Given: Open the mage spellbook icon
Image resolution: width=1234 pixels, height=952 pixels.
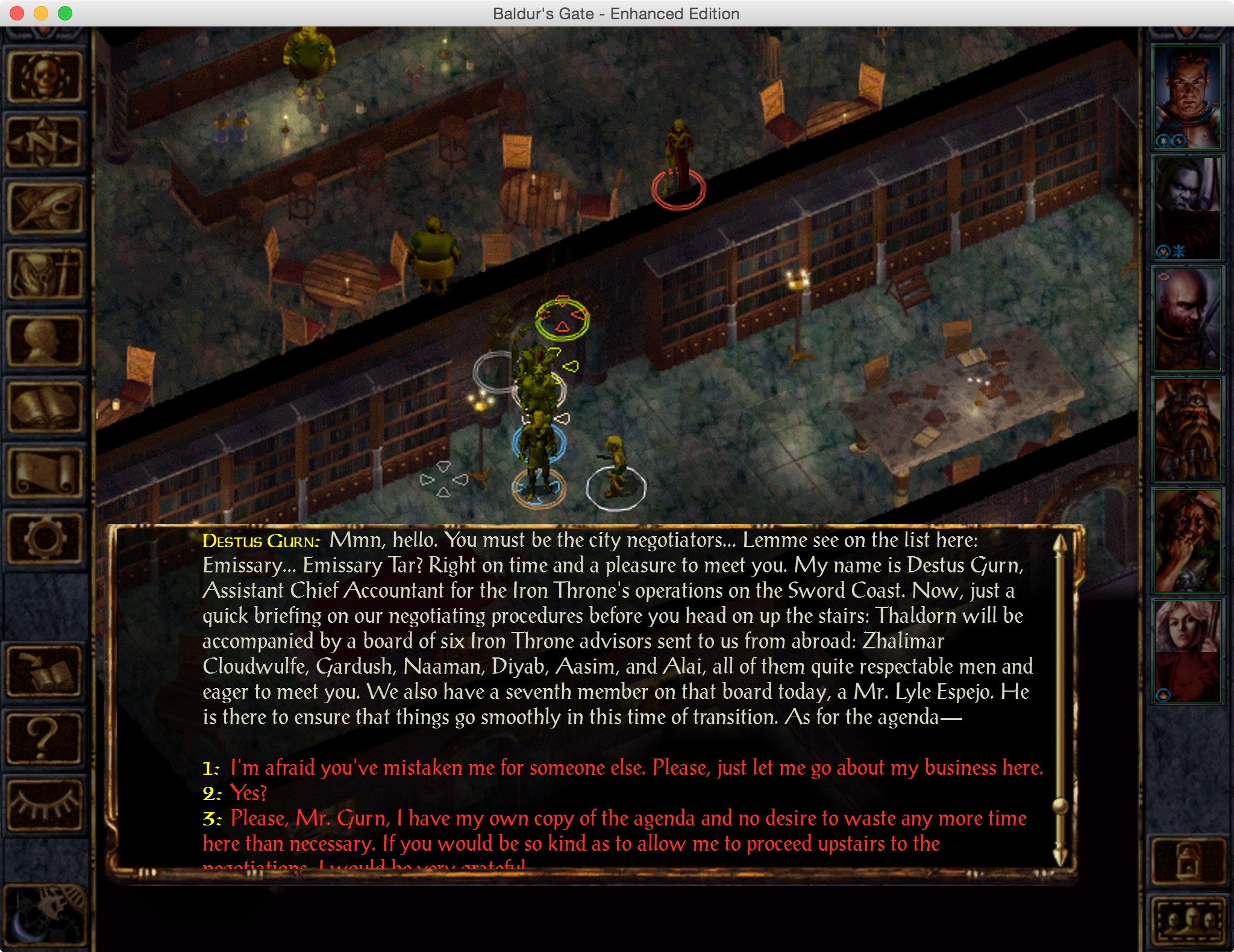Looking at the screenshot, I should tap(45, 407).
